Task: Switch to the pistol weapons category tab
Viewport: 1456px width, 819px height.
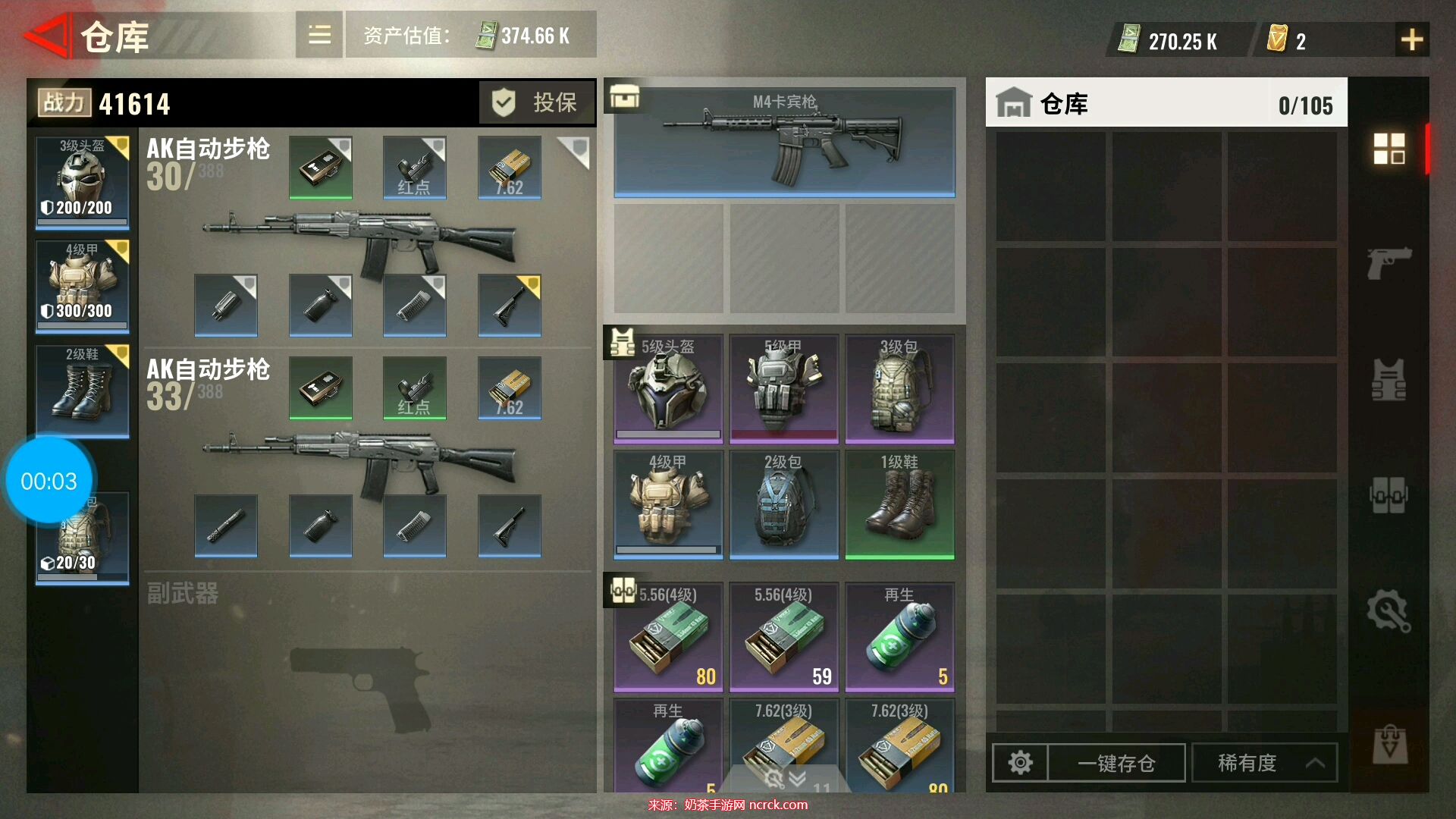Action: point(1389,263)
